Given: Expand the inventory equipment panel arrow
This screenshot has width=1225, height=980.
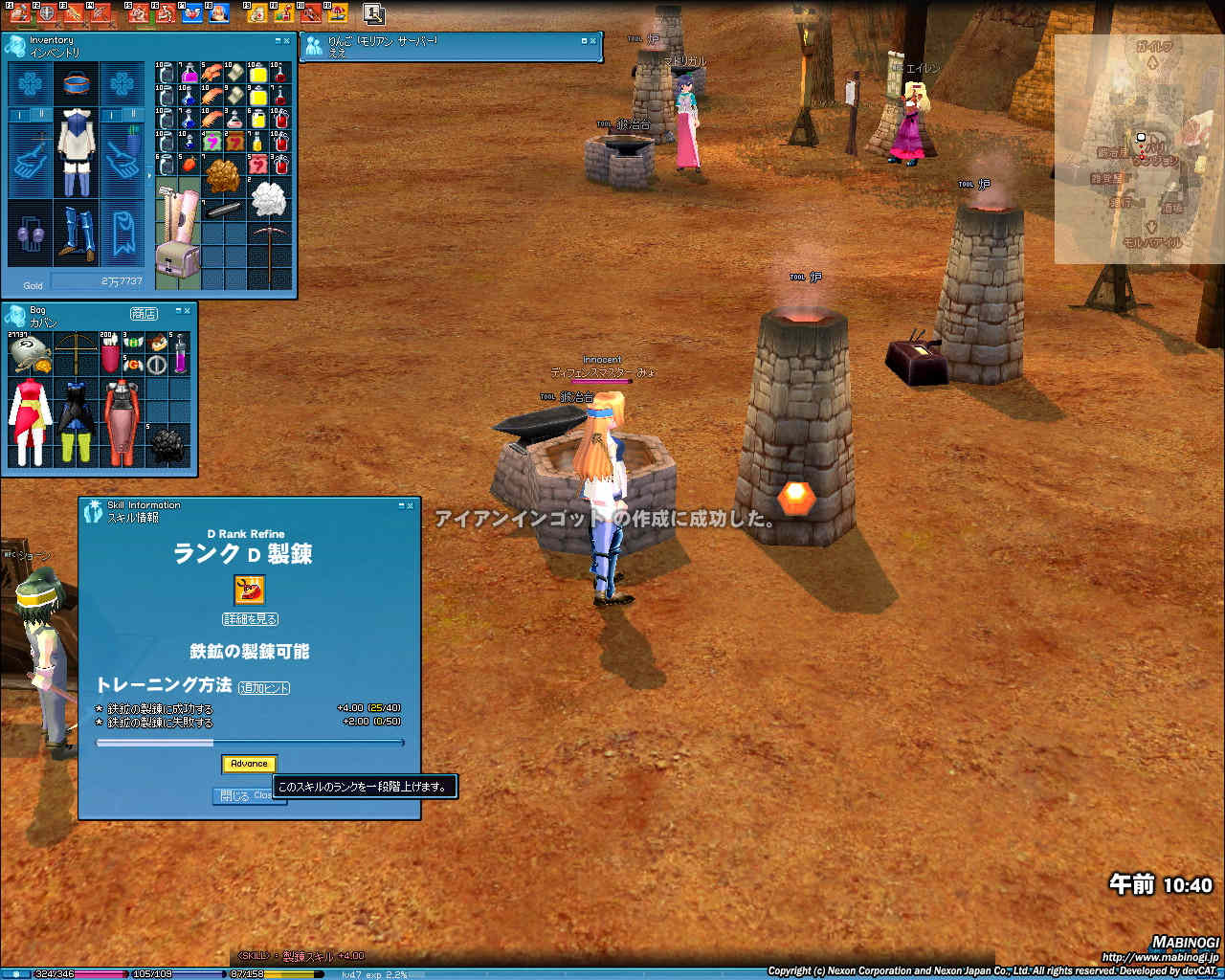Looking at the screenshot, I should click(148, 176).
